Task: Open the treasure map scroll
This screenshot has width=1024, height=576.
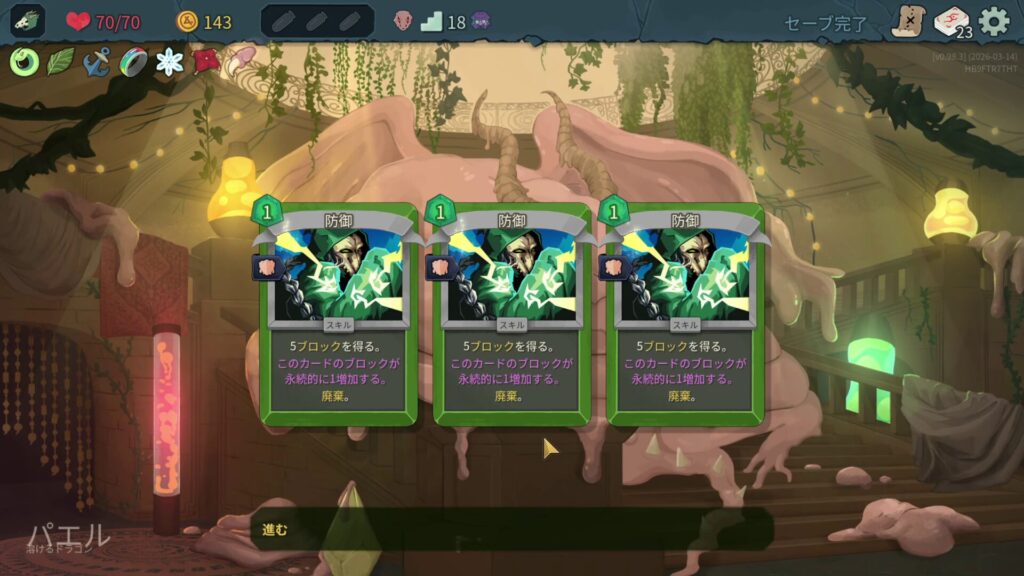Action: click(x=909, y=21)
